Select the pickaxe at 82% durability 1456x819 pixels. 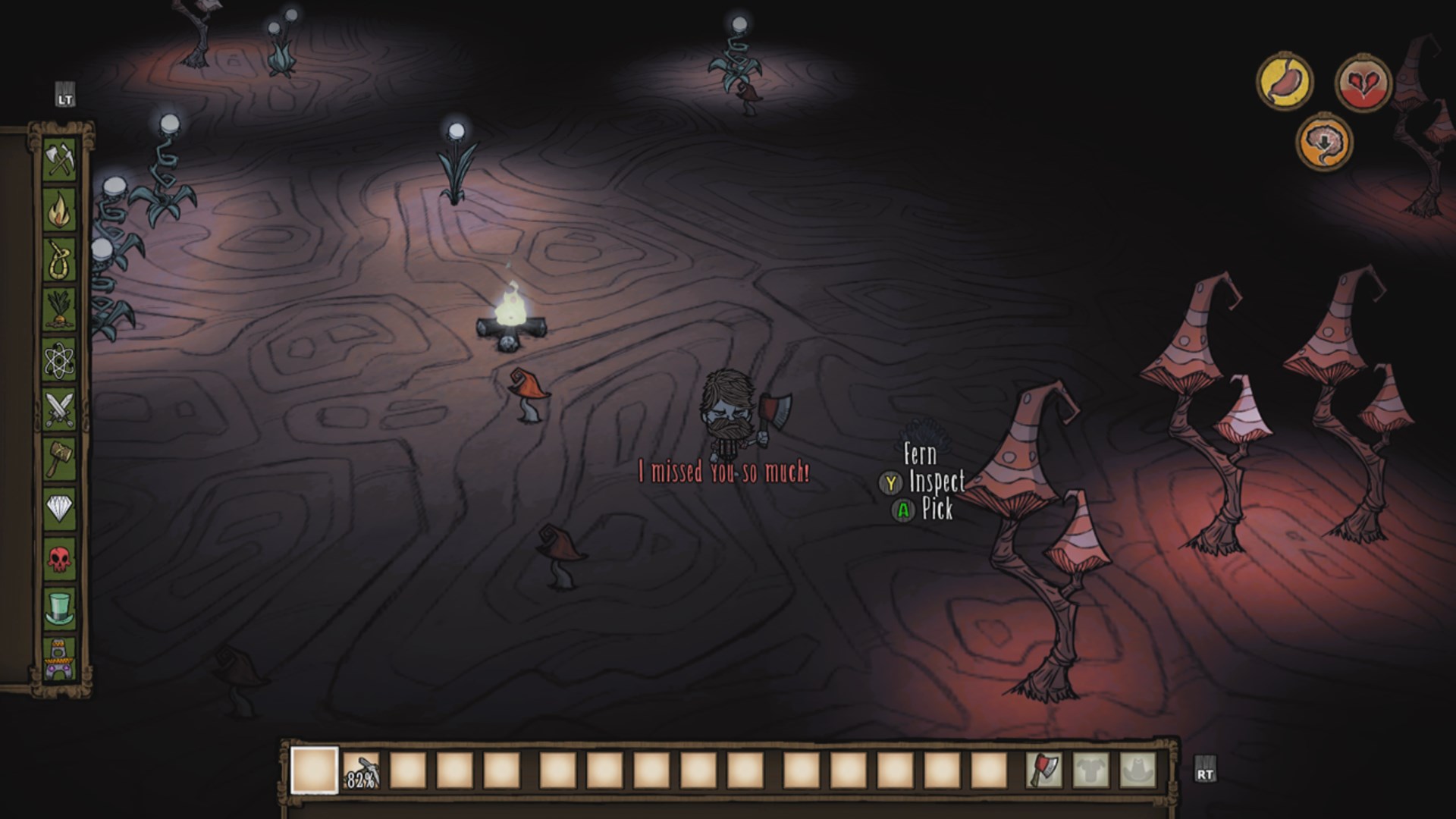(361, 770)
